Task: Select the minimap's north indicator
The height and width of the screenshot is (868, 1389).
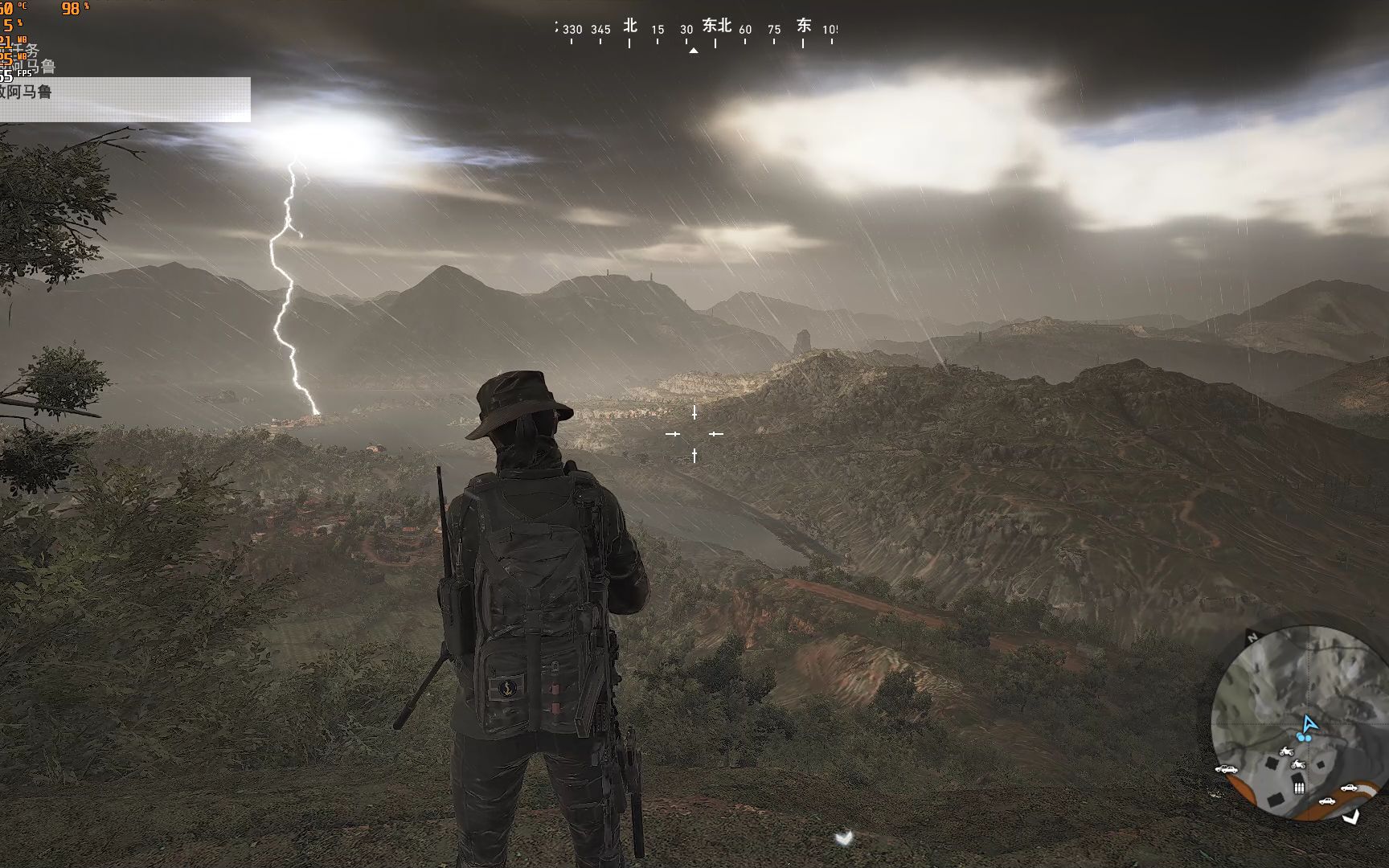Action: point(1252,637)
